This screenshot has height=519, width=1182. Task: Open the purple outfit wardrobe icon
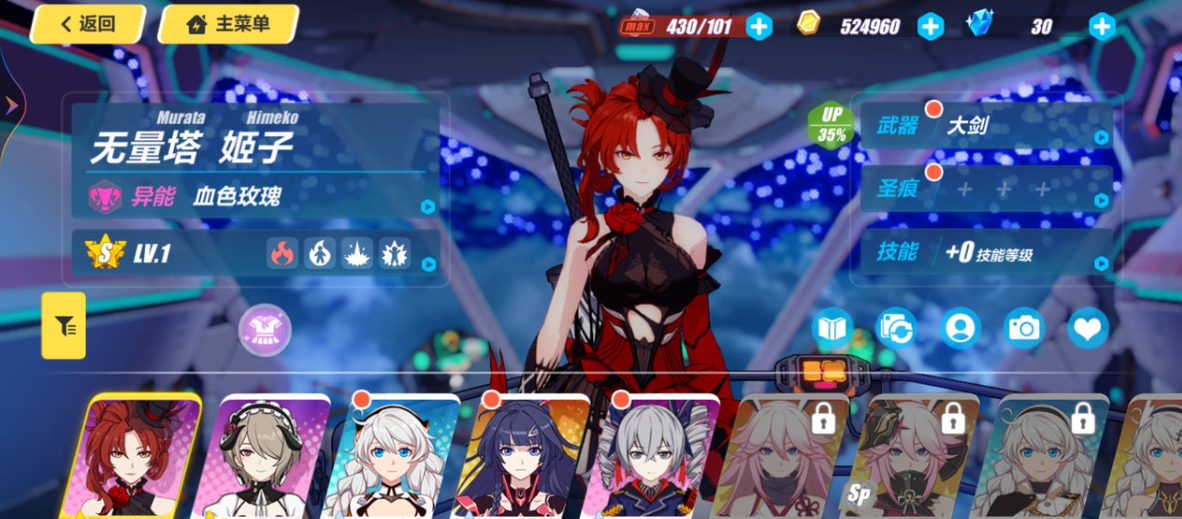265,329
